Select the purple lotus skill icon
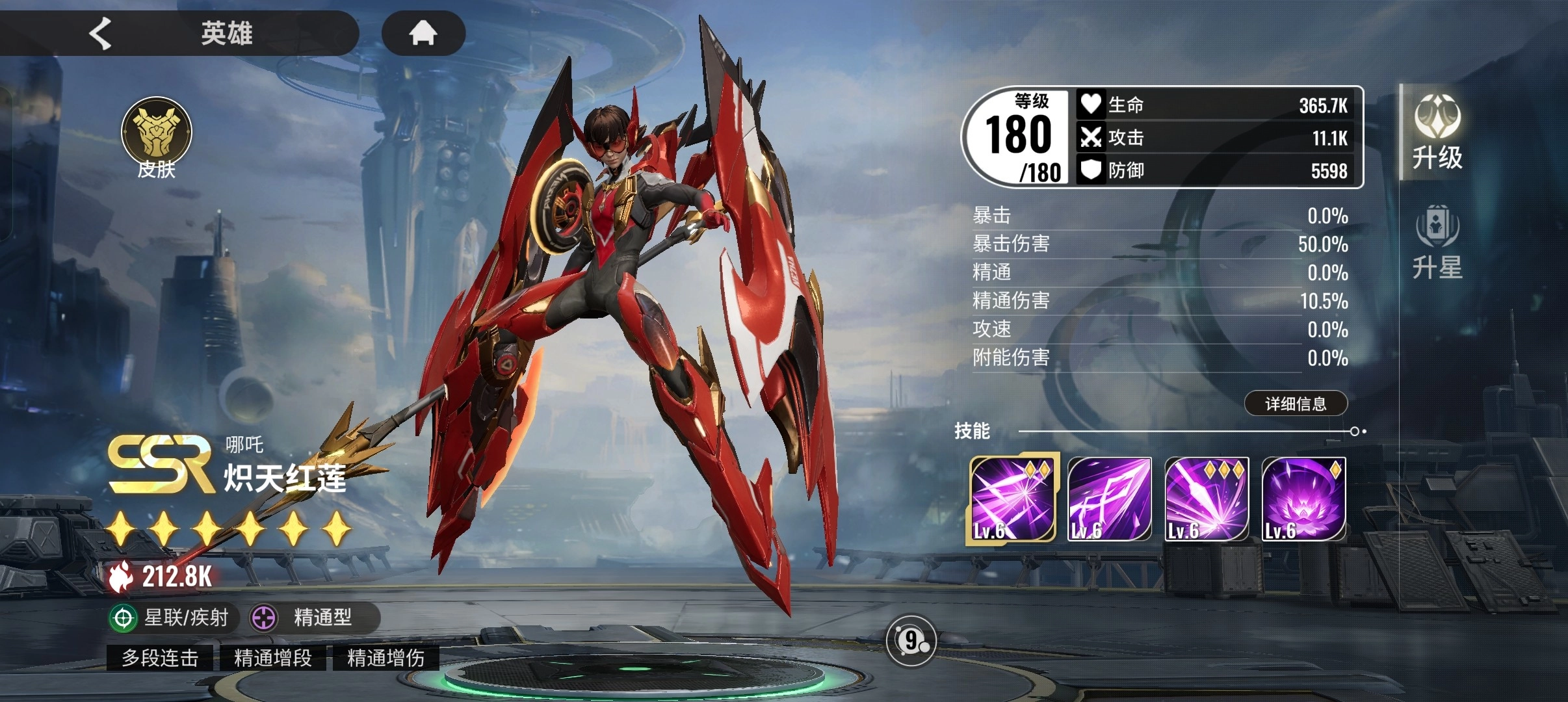 coord(1303,499)
